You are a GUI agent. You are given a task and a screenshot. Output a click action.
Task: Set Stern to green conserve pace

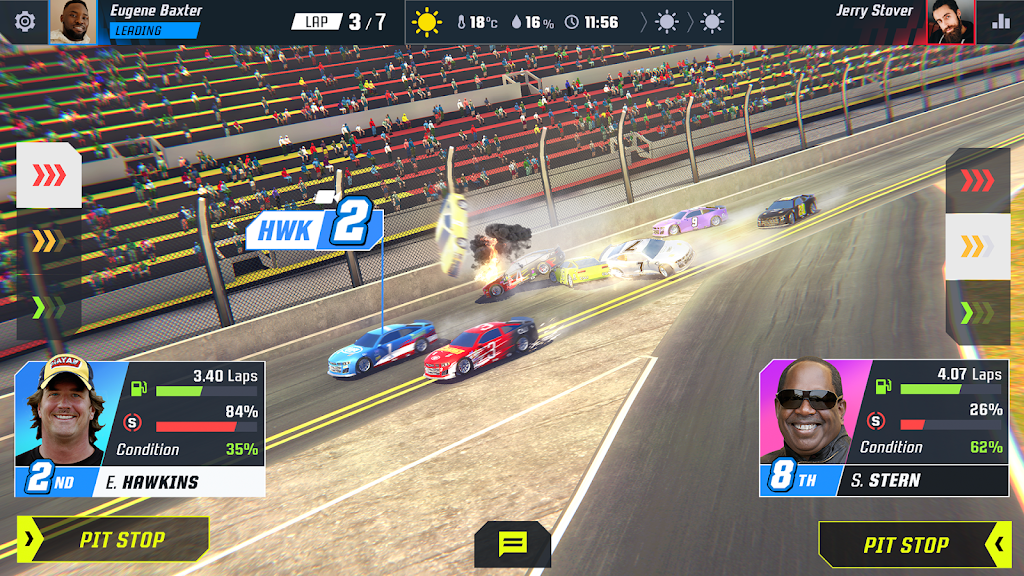[977, 312]
